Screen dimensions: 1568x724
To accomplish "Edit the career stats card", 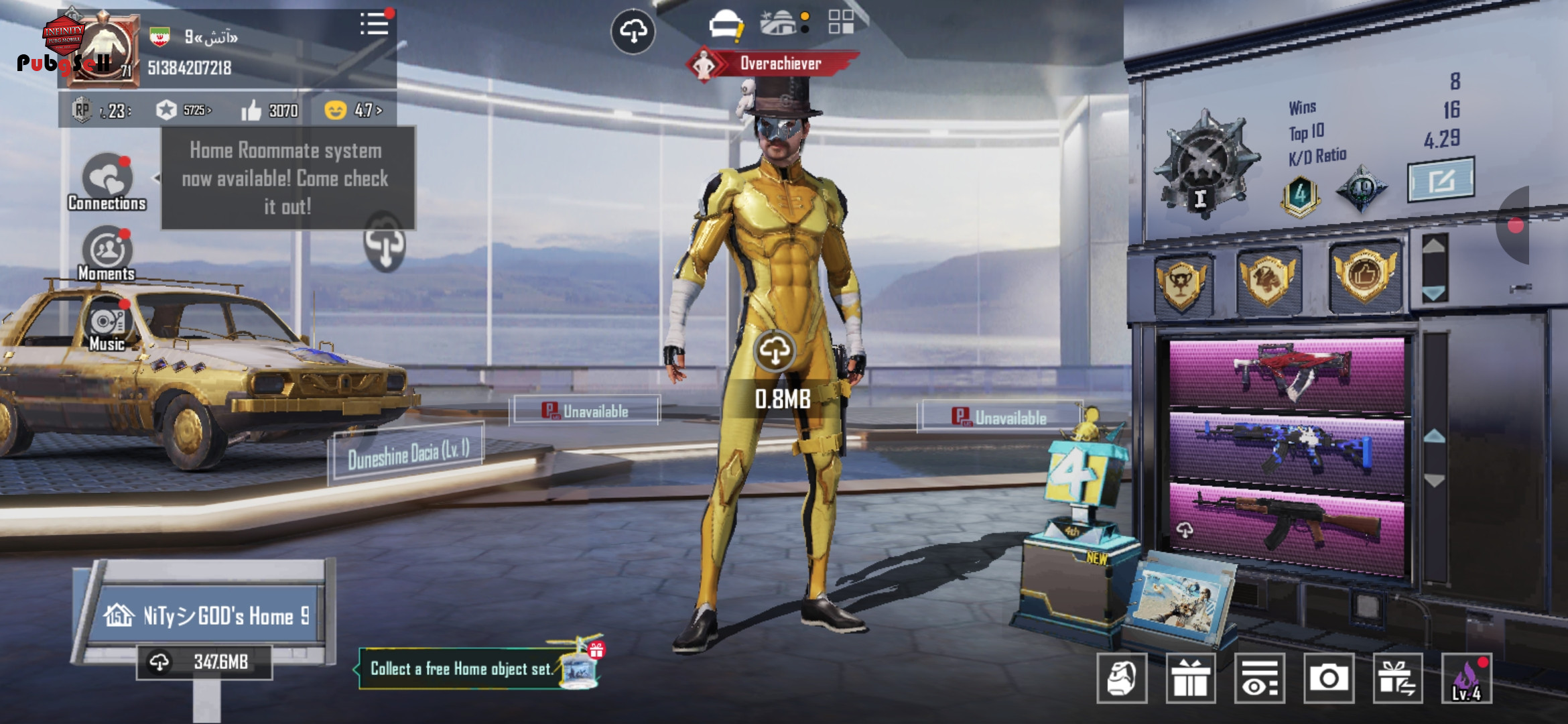I will pyautogui.click(x=1441, y=180).
